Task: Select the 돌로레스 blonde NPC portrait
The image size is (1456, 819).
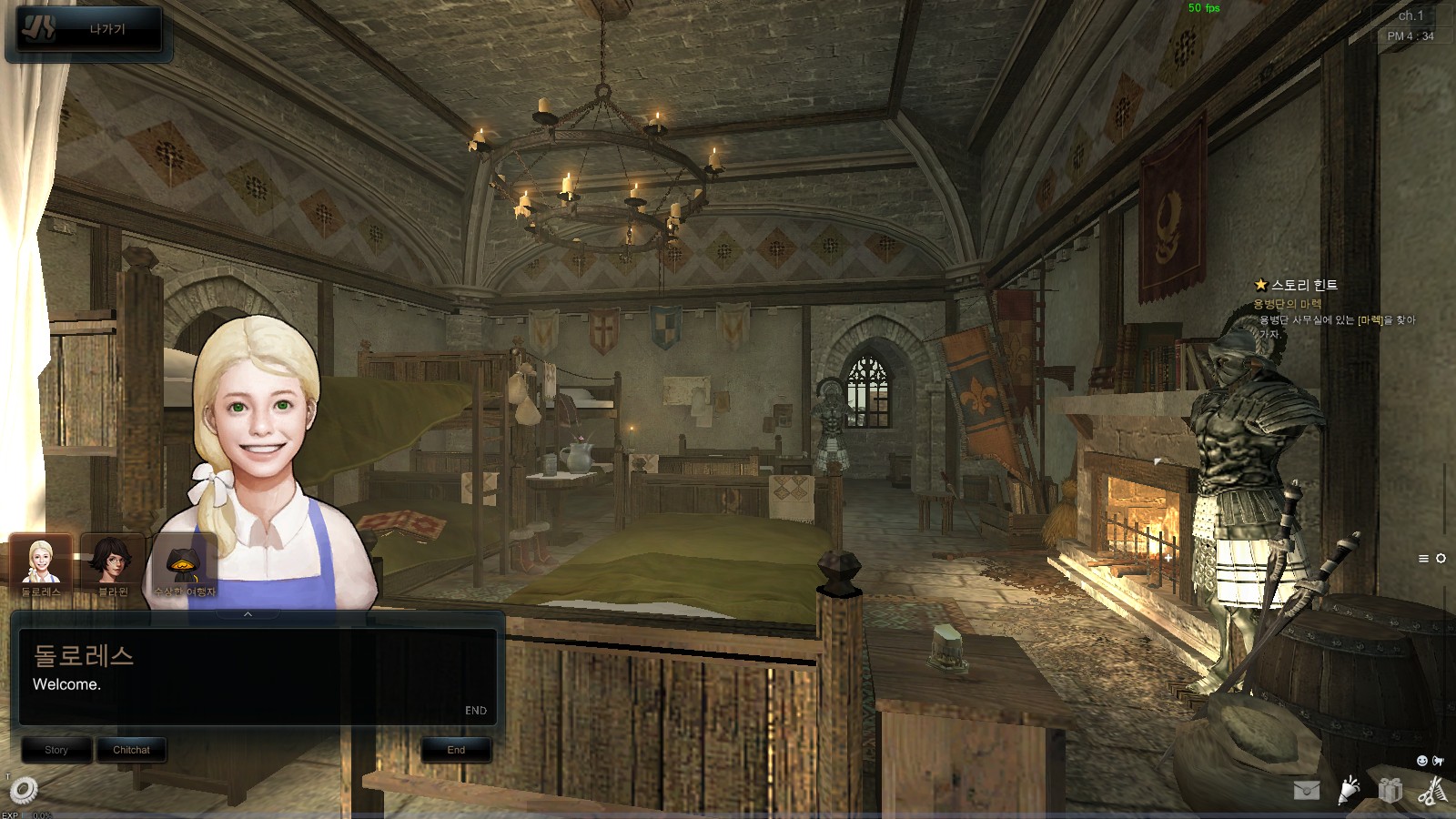Action: [41, 563]
